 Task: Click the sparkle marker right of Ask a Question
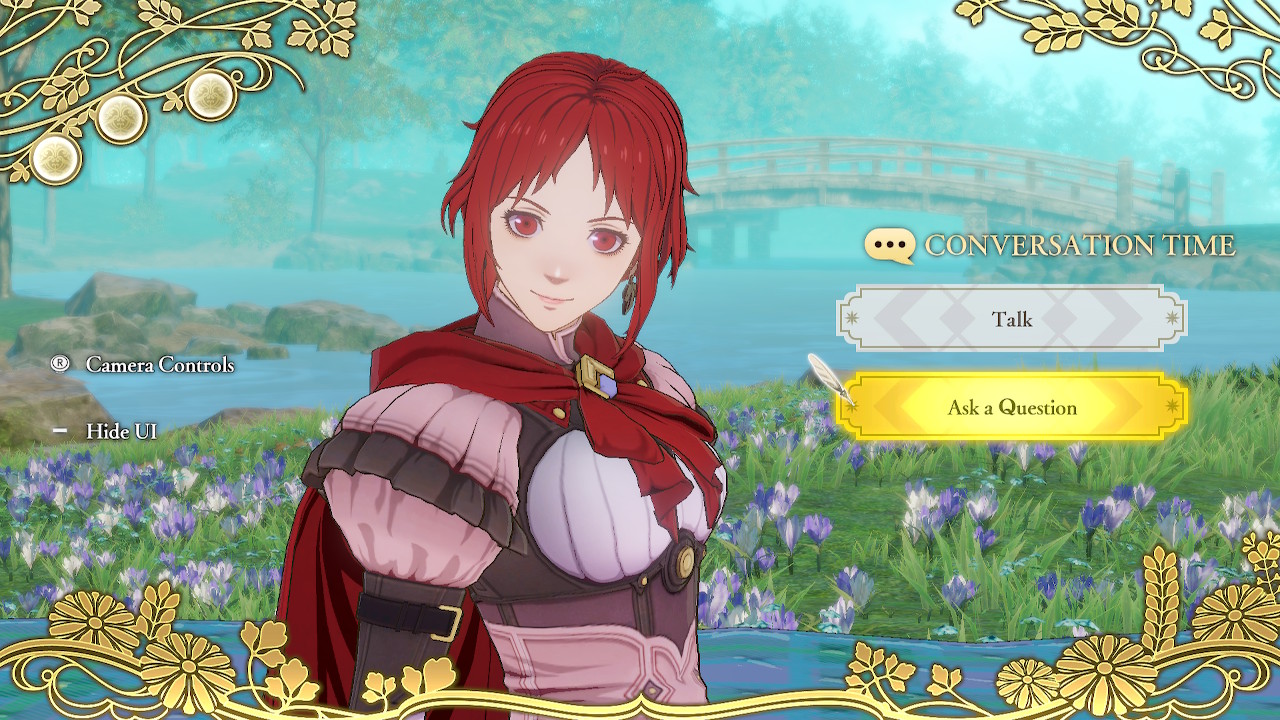[x=1172, y=407]
